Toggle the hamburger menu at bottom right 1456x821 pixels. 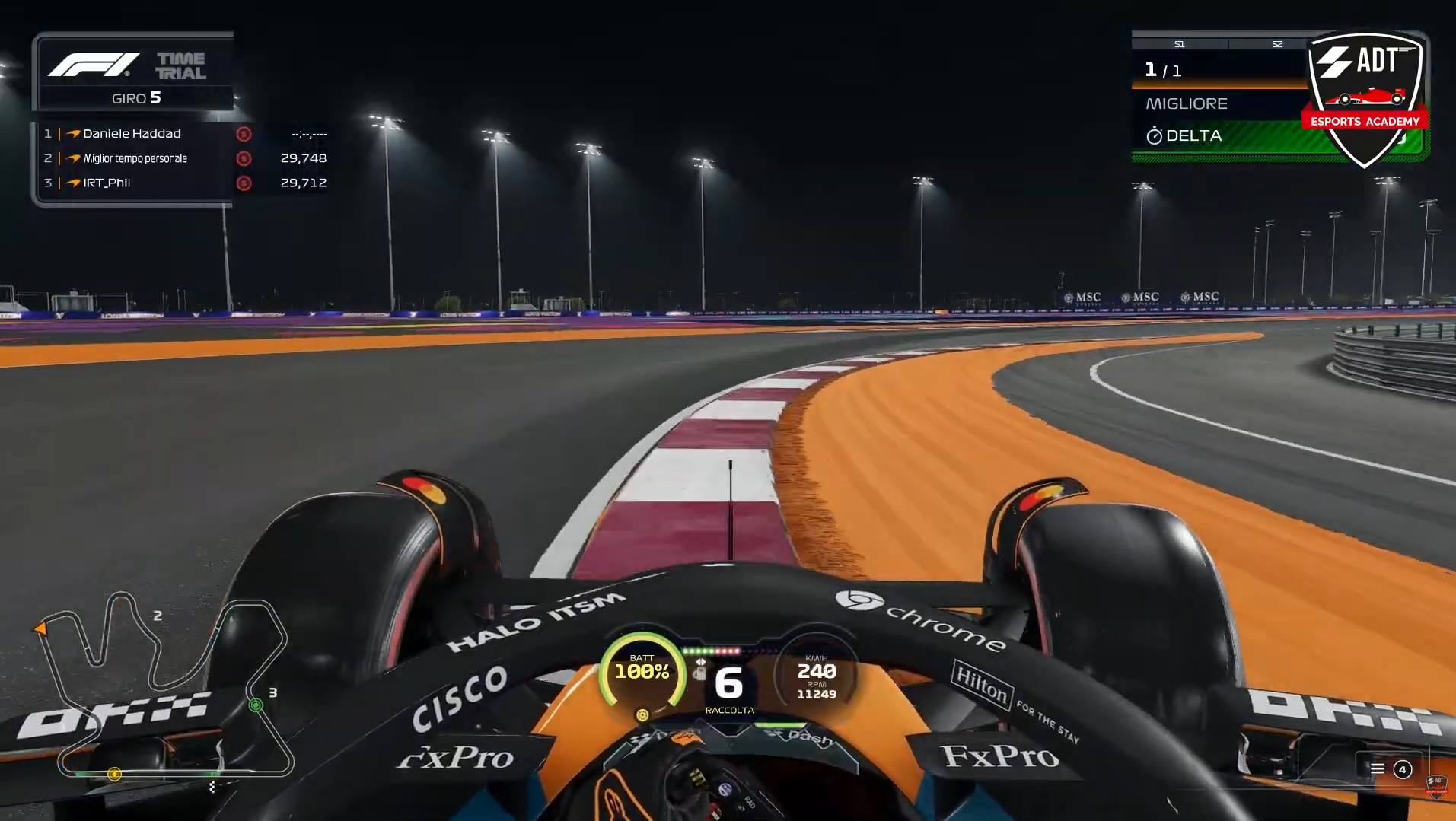tap(1378, 768)
